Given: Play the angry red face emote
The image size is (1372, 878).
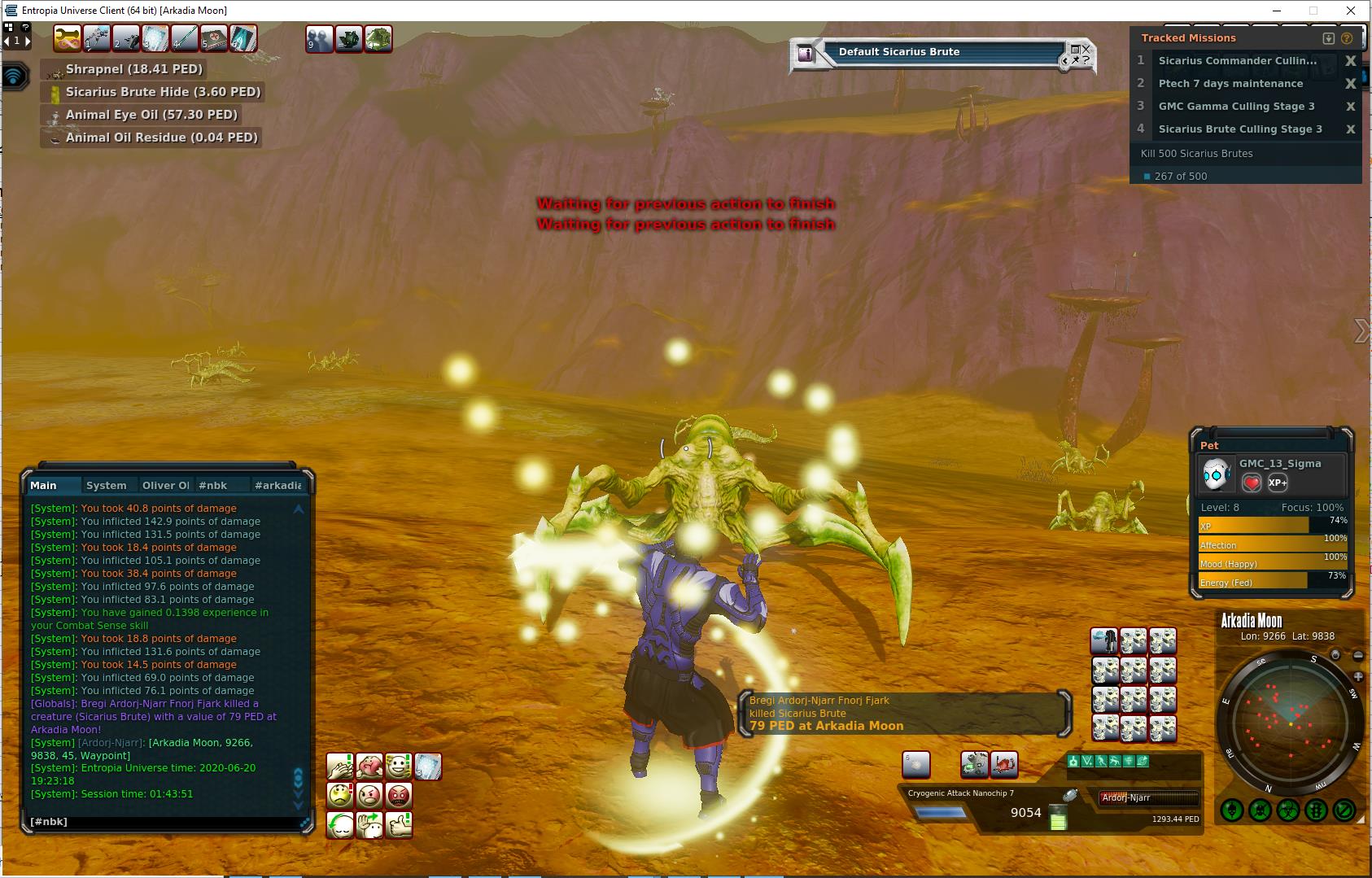Looking at the screenshot, I should click(399, 795).
